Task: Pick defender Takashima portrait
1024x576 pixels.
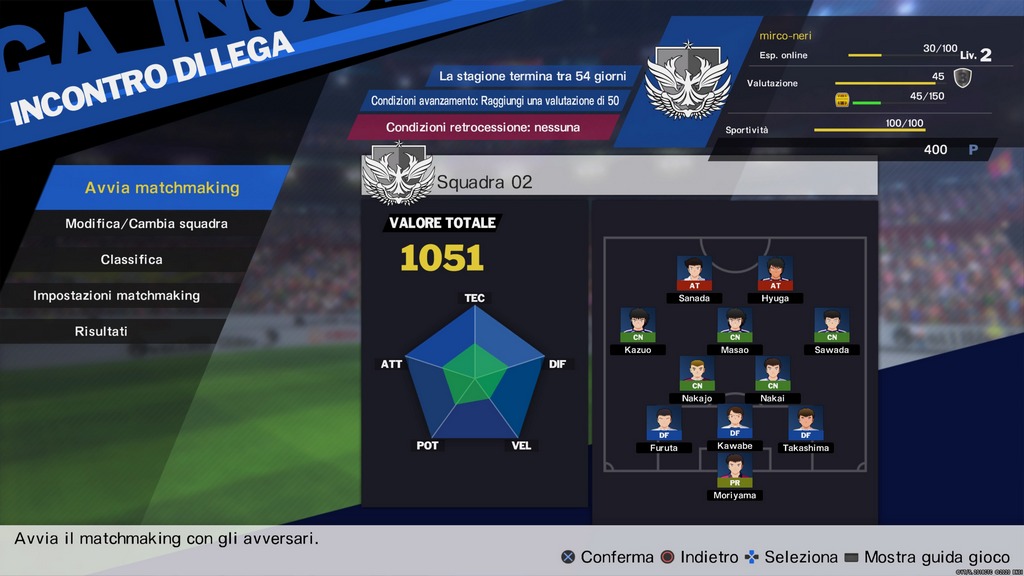Action: [x=806, y=423]
